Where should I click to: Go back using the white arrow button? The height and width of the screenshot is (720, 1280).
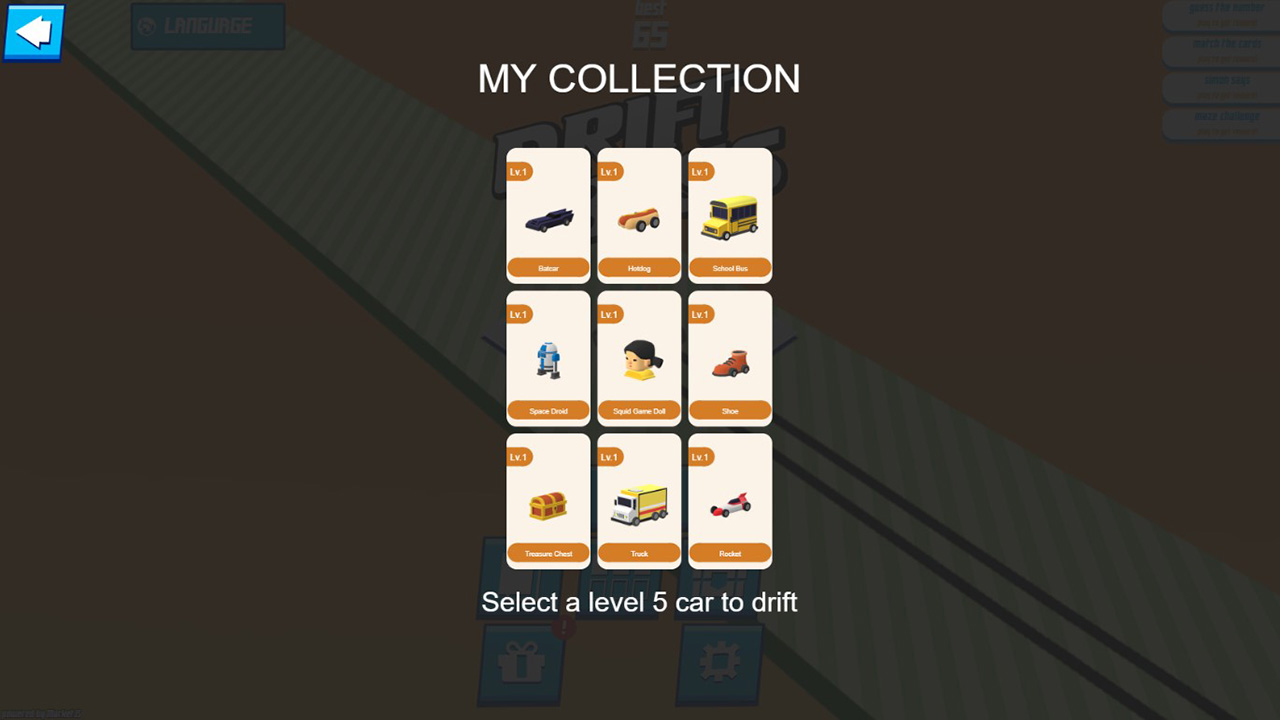(x=33, y=32)
